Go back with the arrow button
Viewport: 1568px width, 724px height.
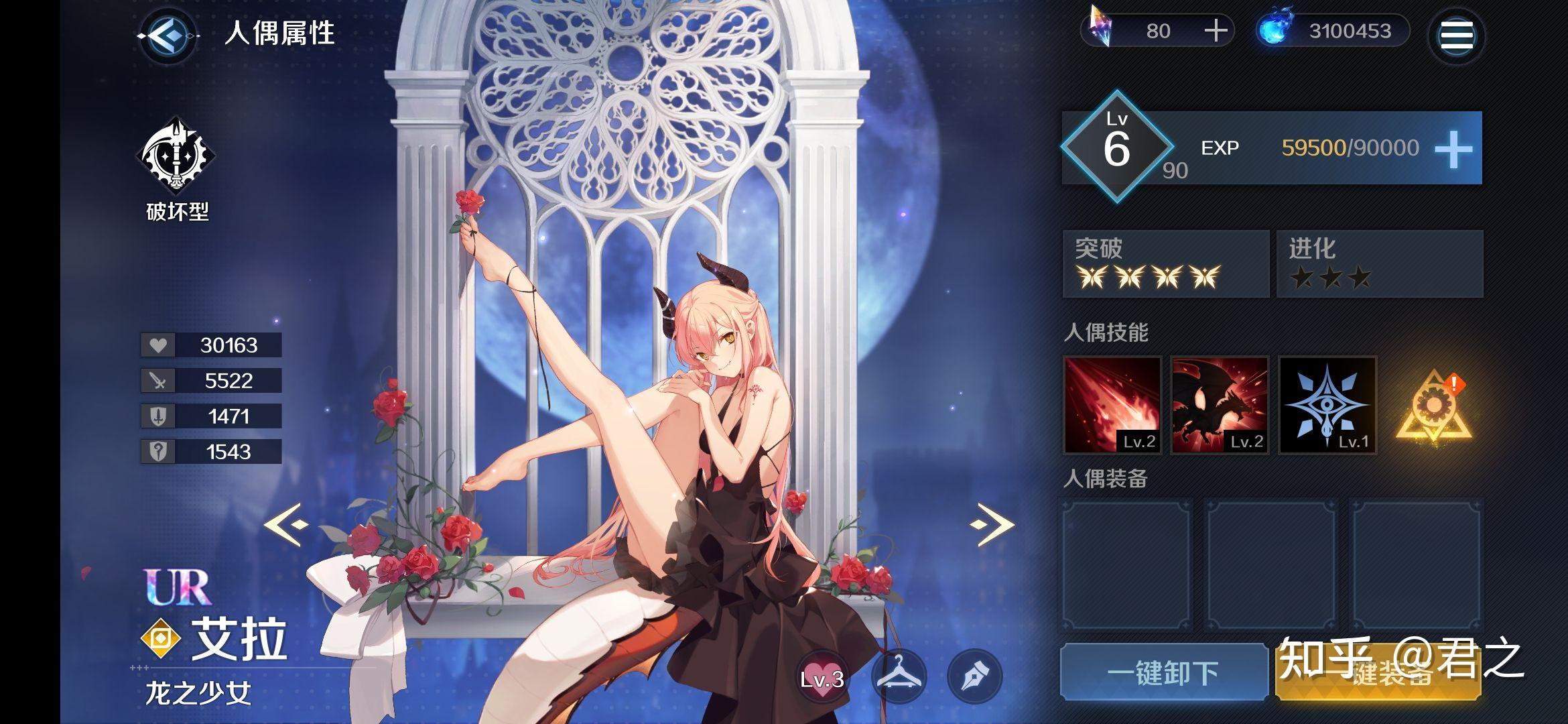click(x=168, y=35)
